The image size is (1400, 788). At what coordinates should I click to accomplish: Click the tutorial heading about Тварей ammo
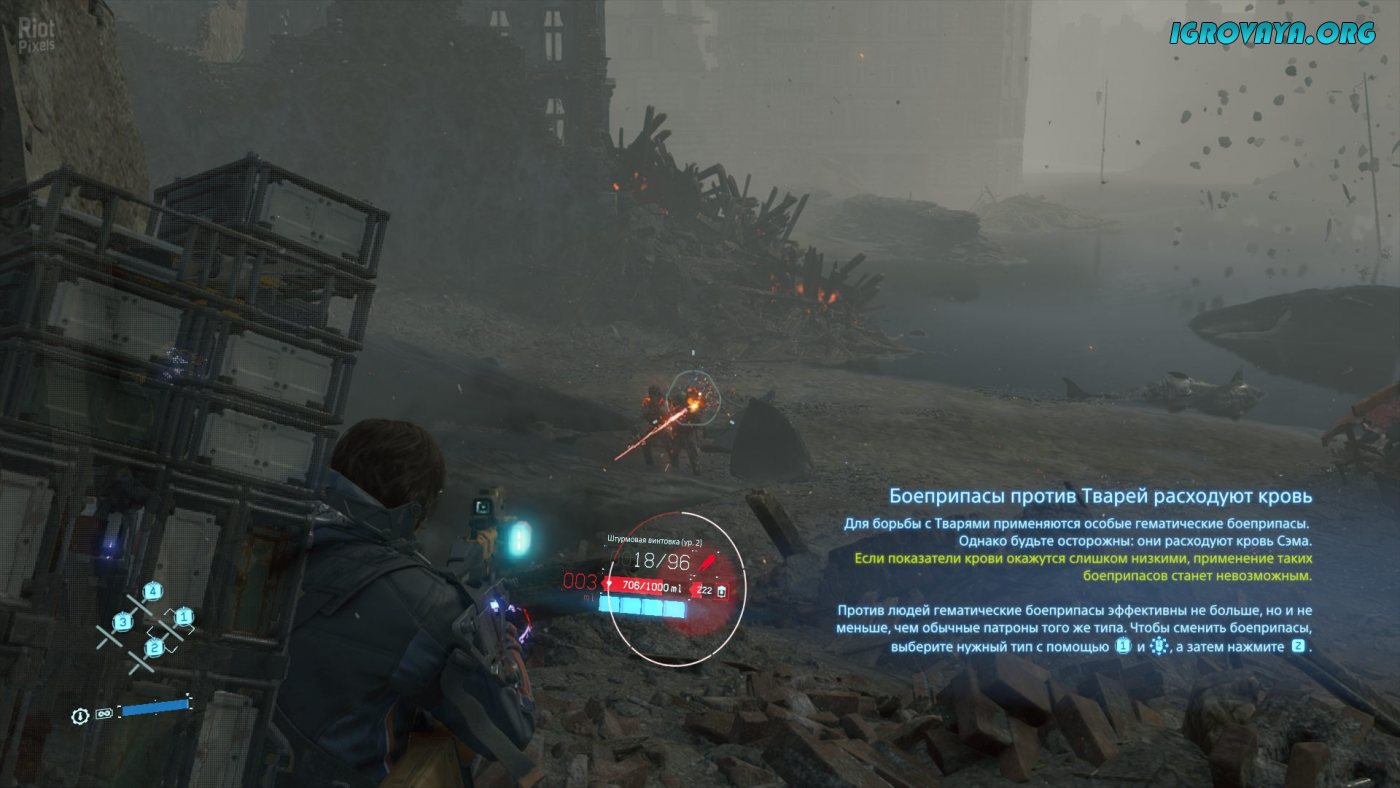[1100, 496]
